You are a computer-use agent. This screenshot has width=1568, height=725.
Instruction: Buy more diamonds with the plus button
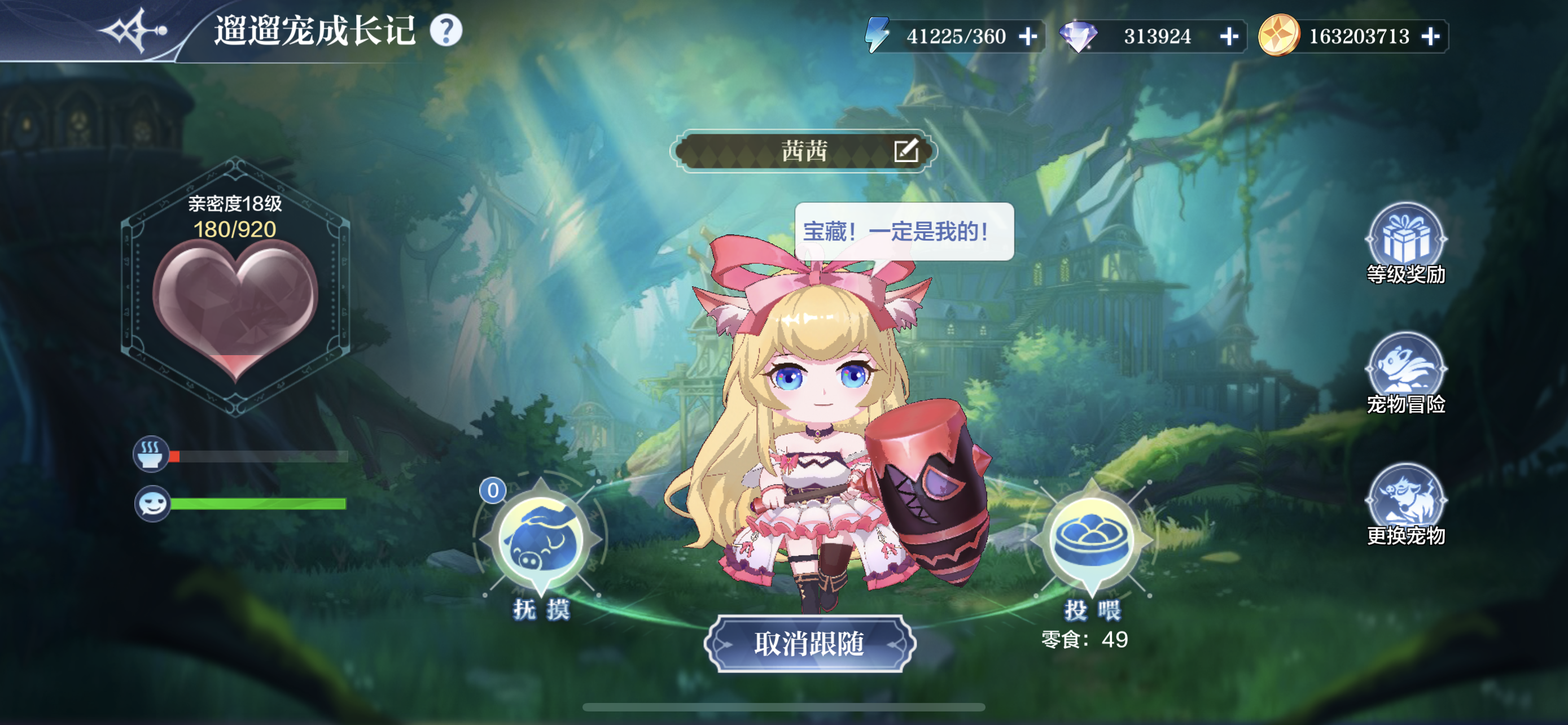1229,37
